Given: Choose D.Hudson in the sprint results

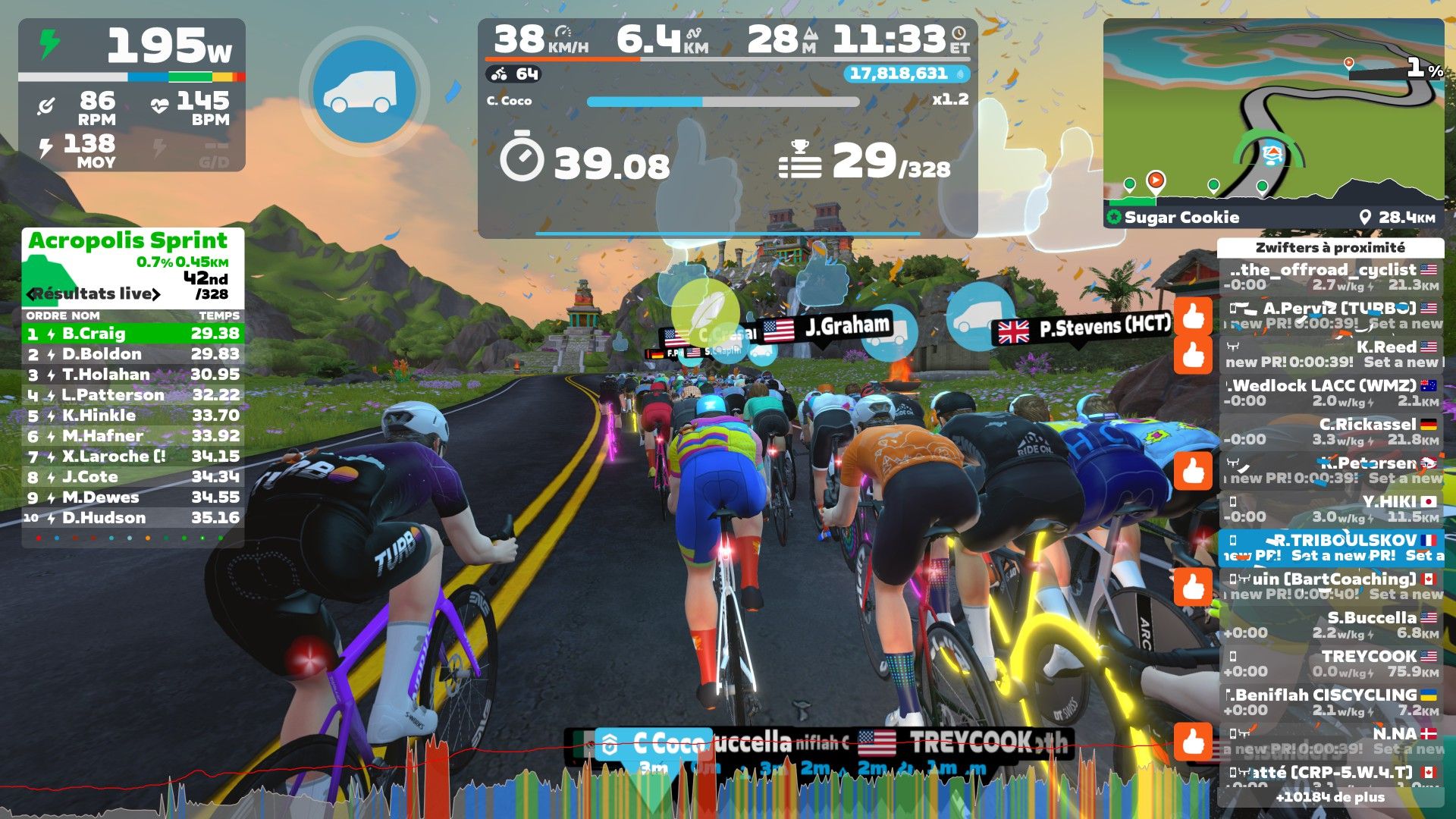Looking at the screenshot, I should tap(133, 518).
